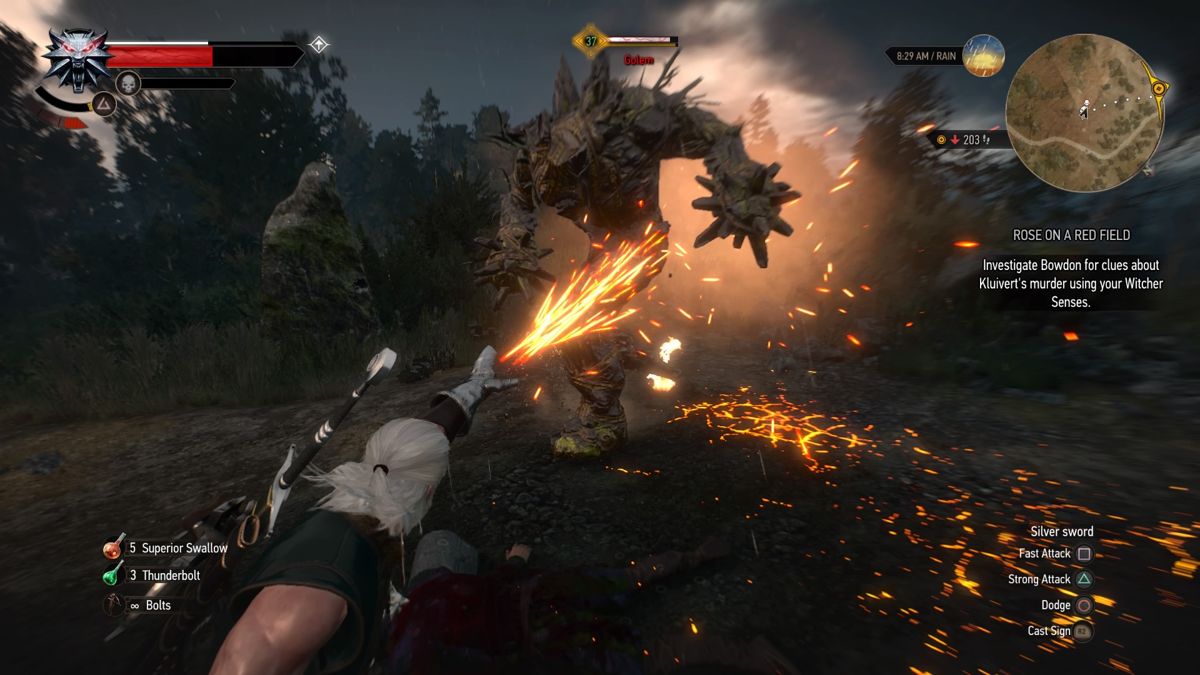Click the wolf medallion icon

tap(77, 59)
